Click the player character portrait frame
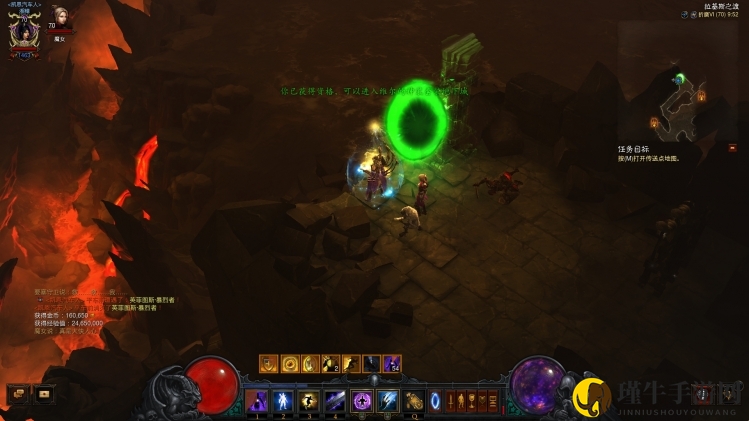The image size is (749, 421). 23,29
